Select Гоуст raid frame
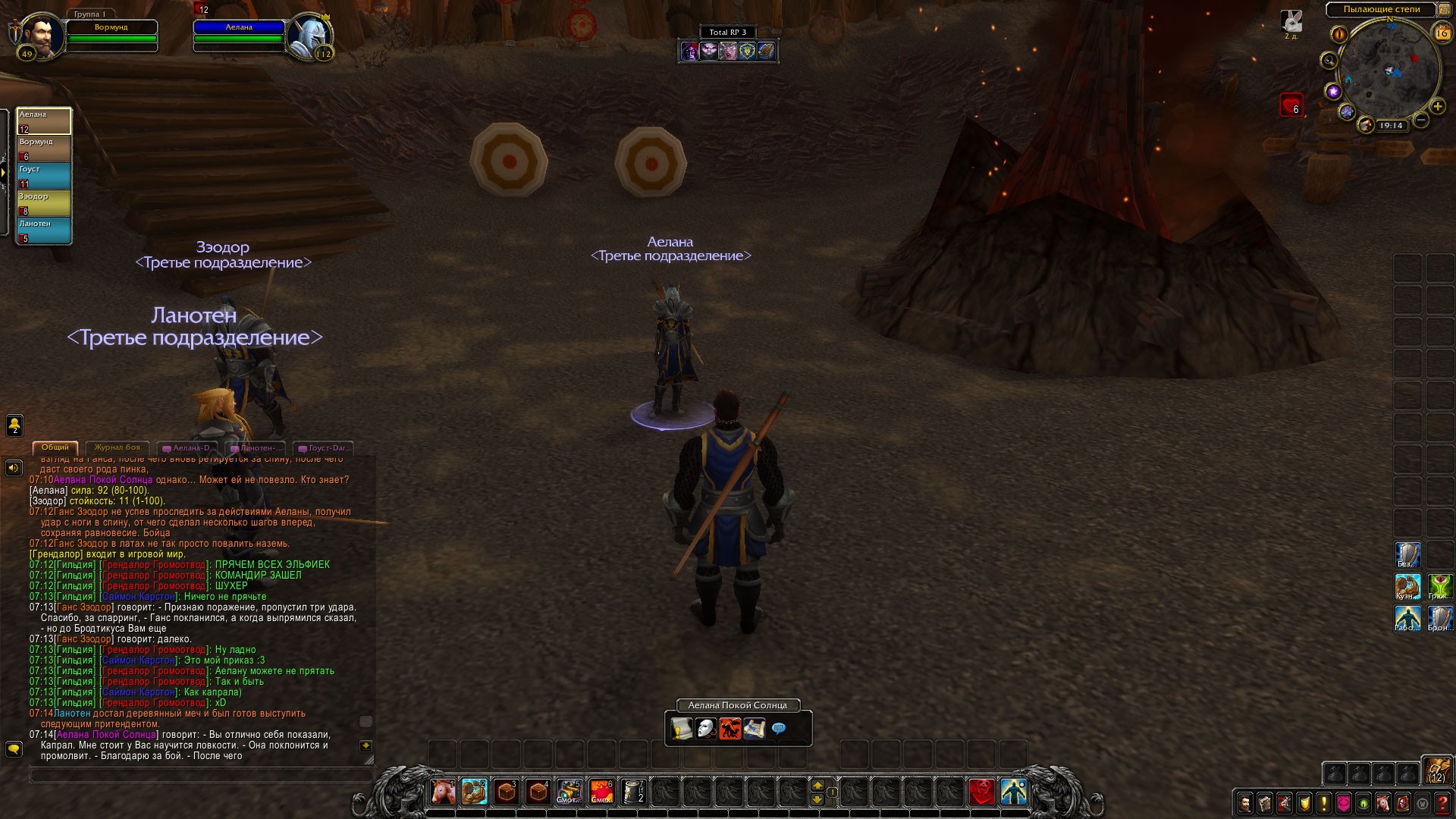1456x819 pixels. pos(44,176)
